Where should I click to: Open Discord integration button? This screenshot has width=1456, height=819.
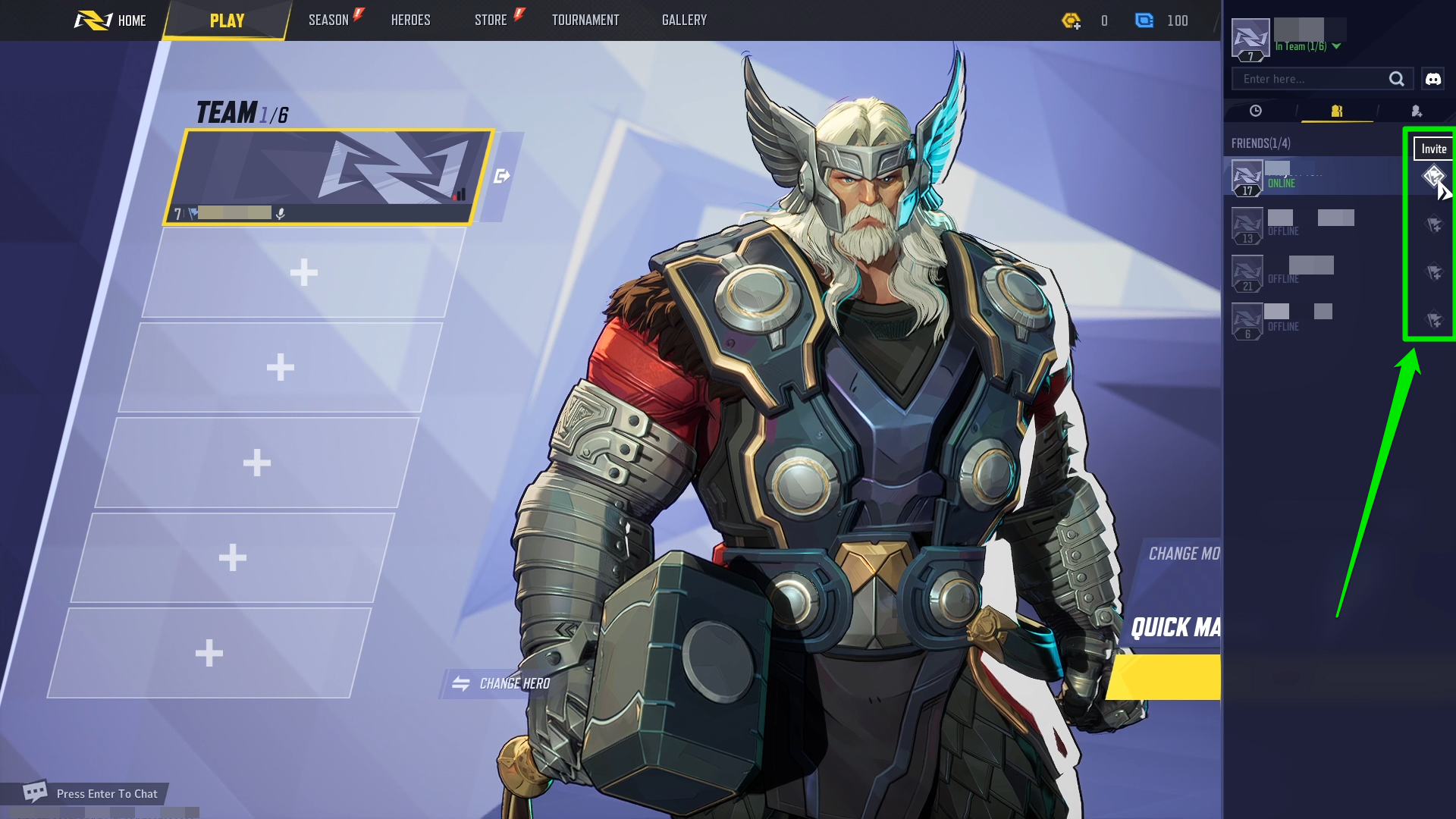pyautogui.click(x=1432, y=79)
